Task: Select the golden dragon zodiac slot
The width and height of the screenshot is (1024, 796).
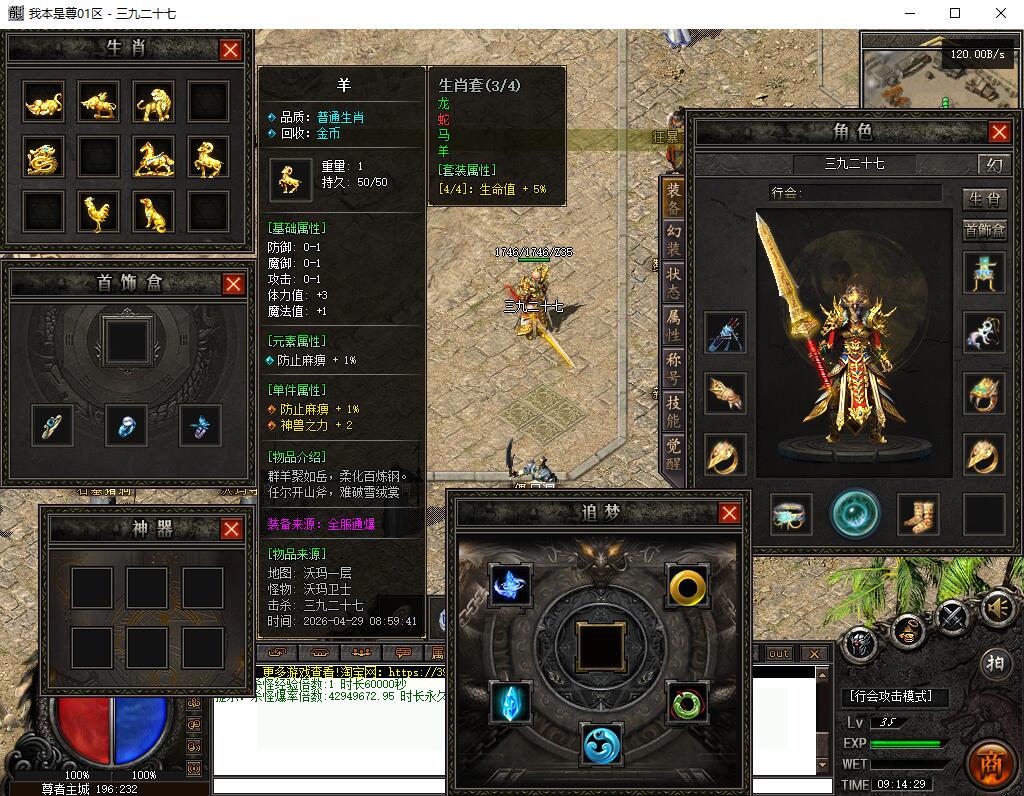Action: pyautogui.click(x=43, y=157)
